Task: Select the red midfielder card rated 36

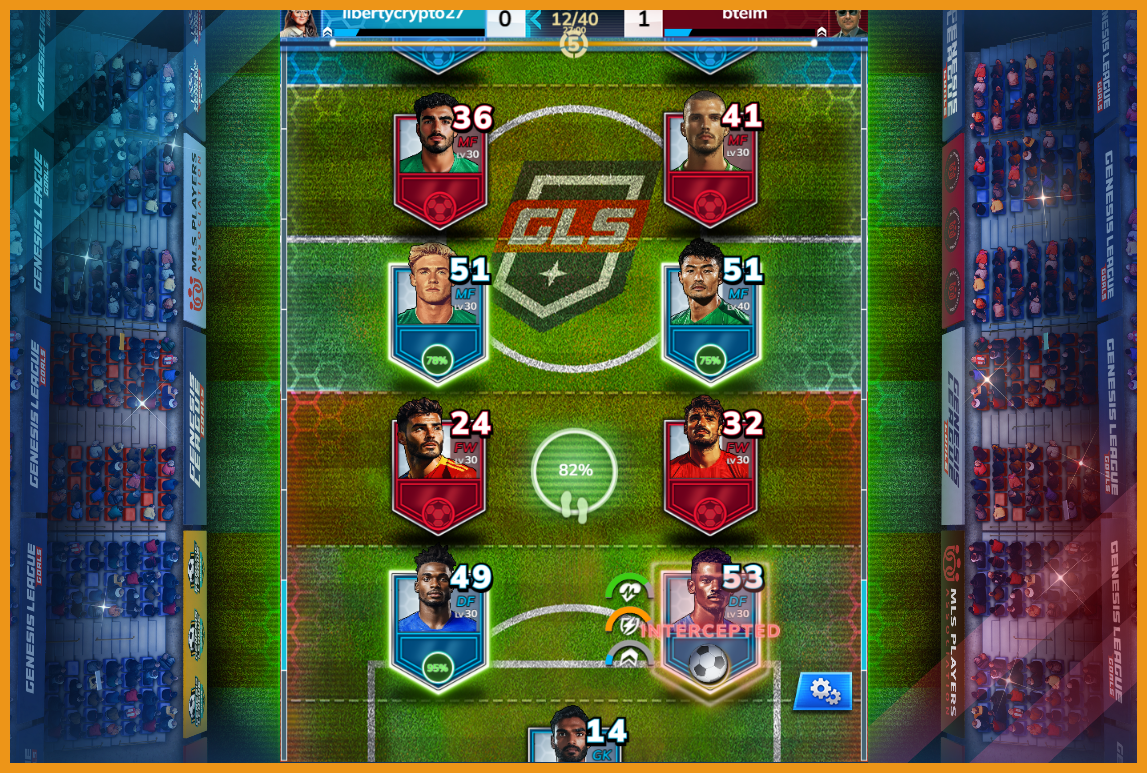Action: click(439, 163)
